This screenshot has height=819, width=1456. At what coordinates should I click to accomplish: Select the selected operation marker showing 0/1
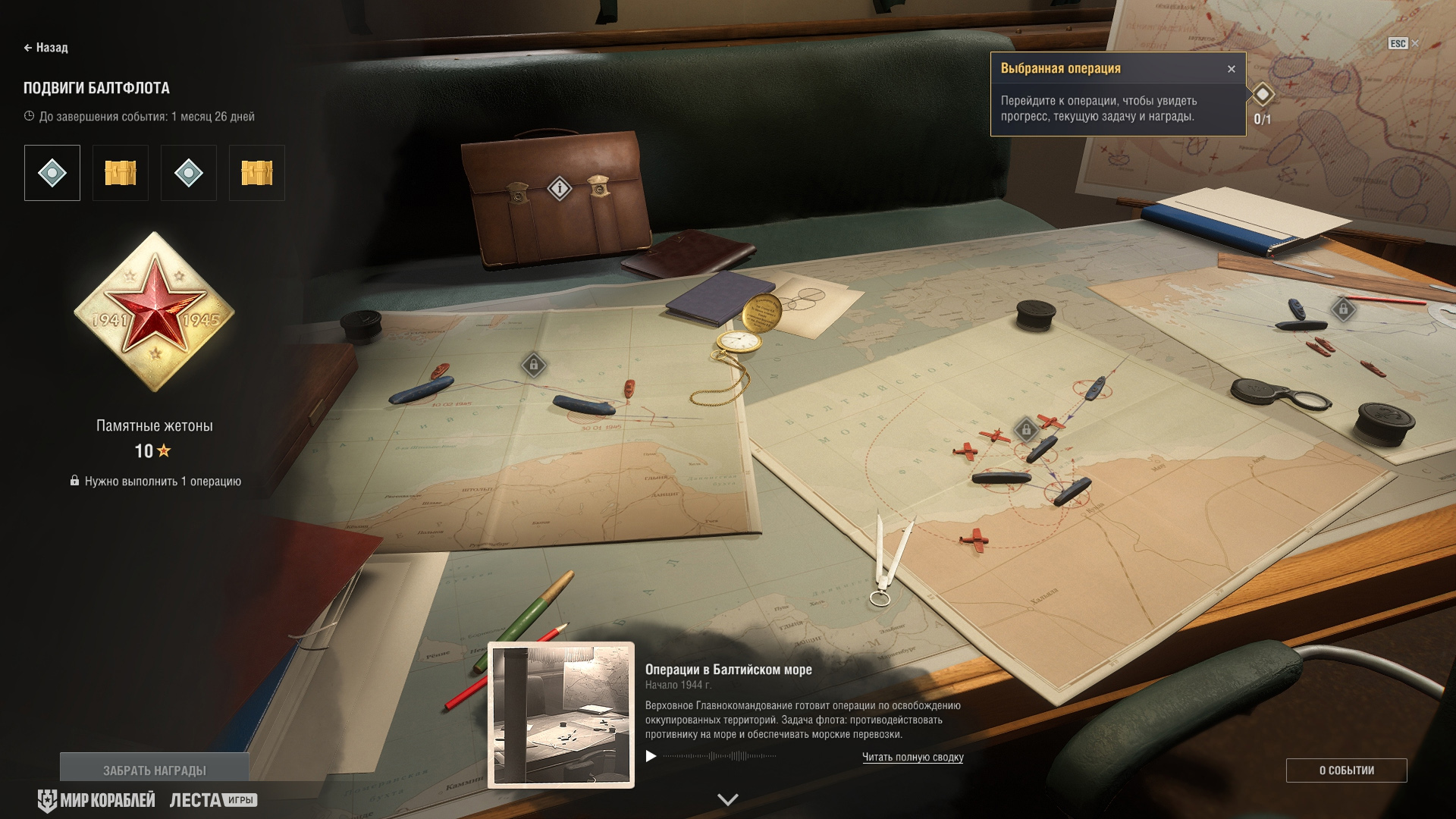1263,95
